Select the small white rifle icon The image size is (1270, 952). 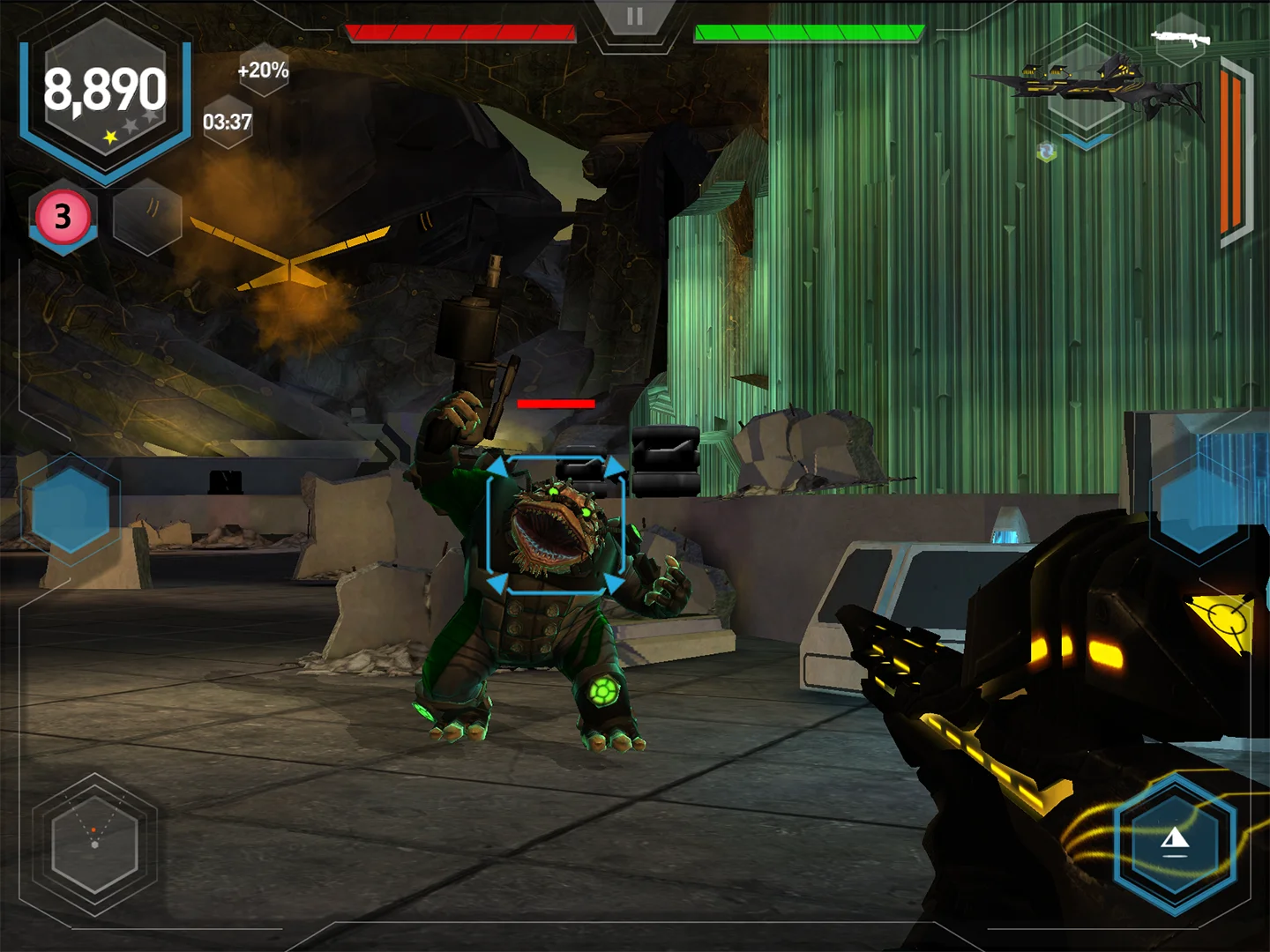pos(1180,37)
